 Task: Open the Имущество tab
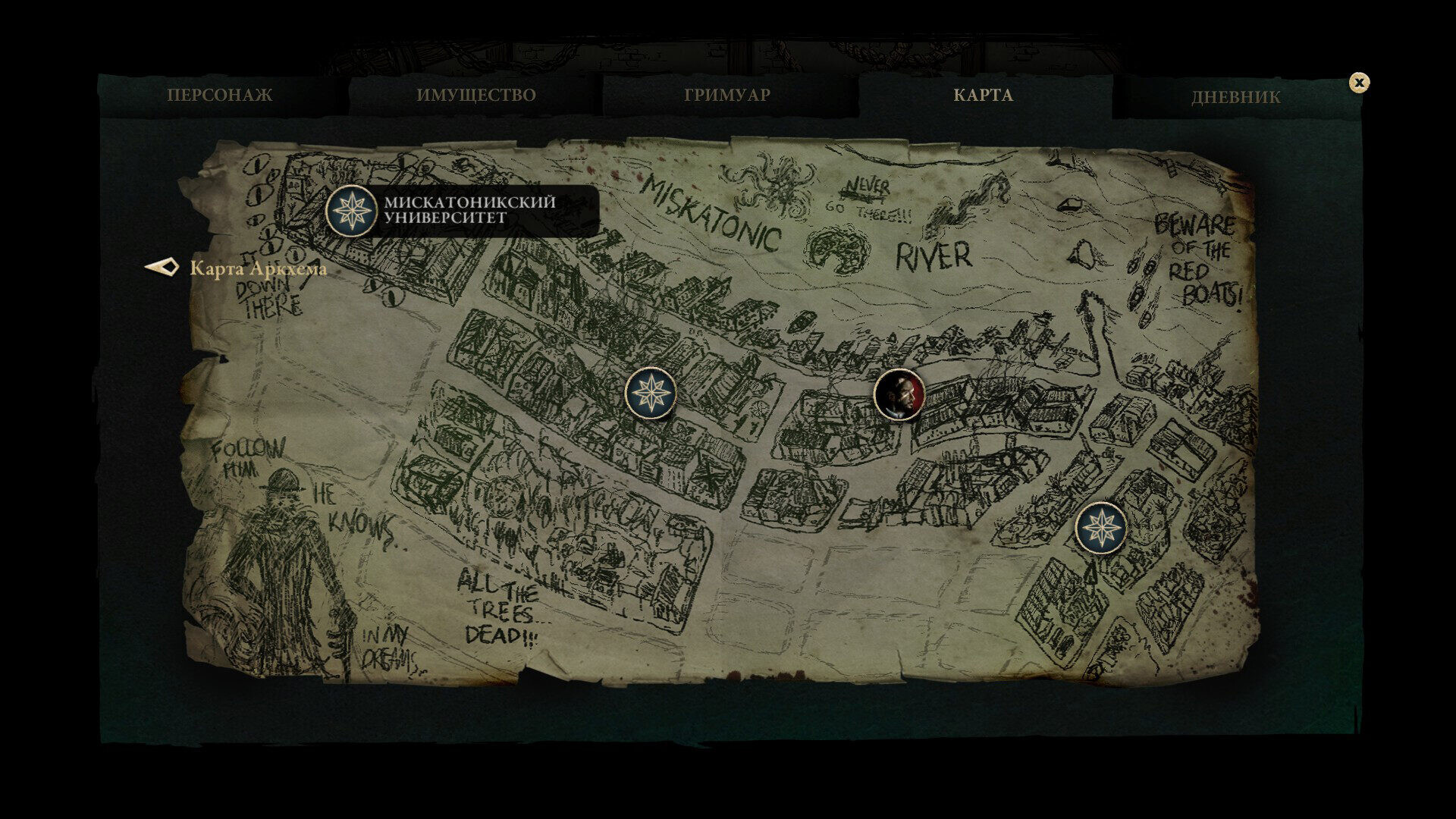tap(475, 96)
